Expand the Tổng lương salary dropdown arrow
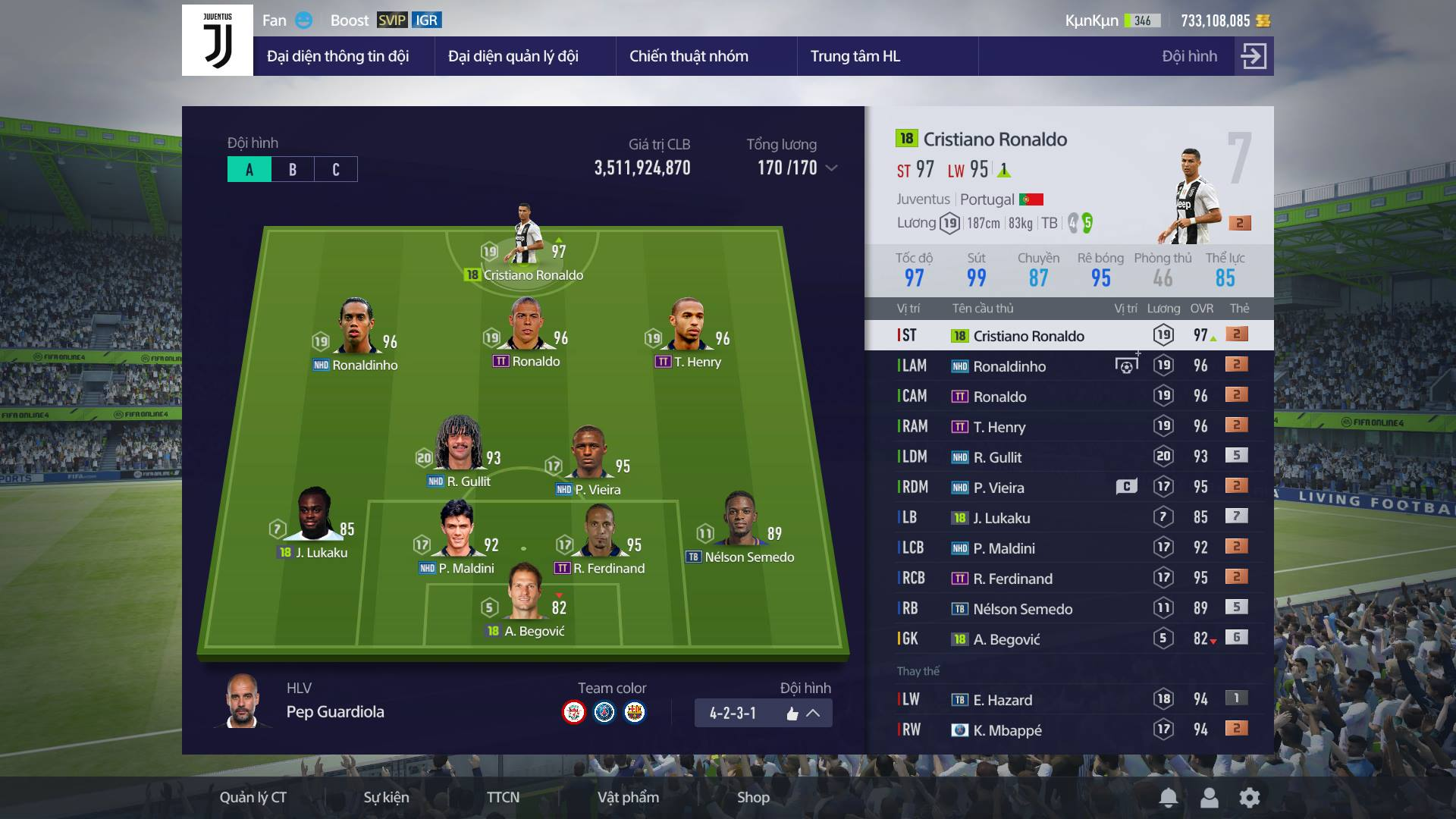 coord(832,168)
